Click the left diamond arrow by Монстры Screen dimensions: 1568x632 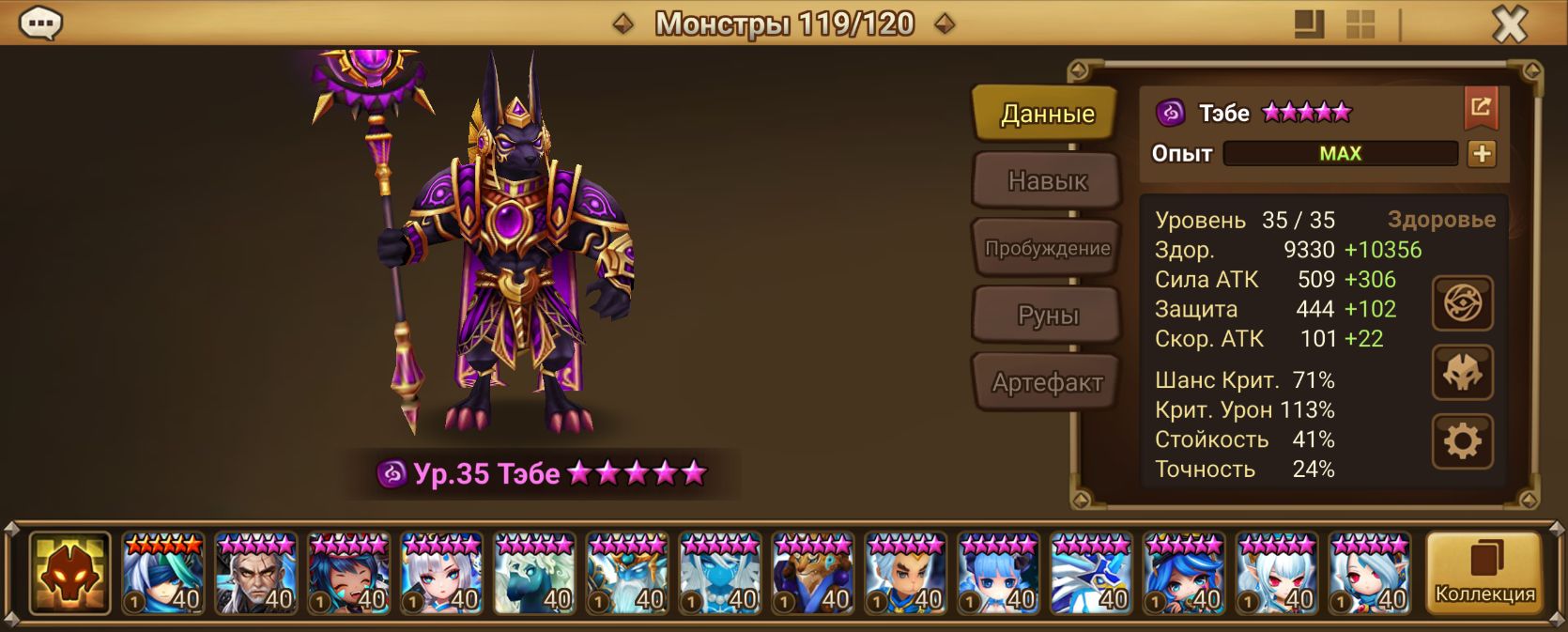click(x=623, y=24)
